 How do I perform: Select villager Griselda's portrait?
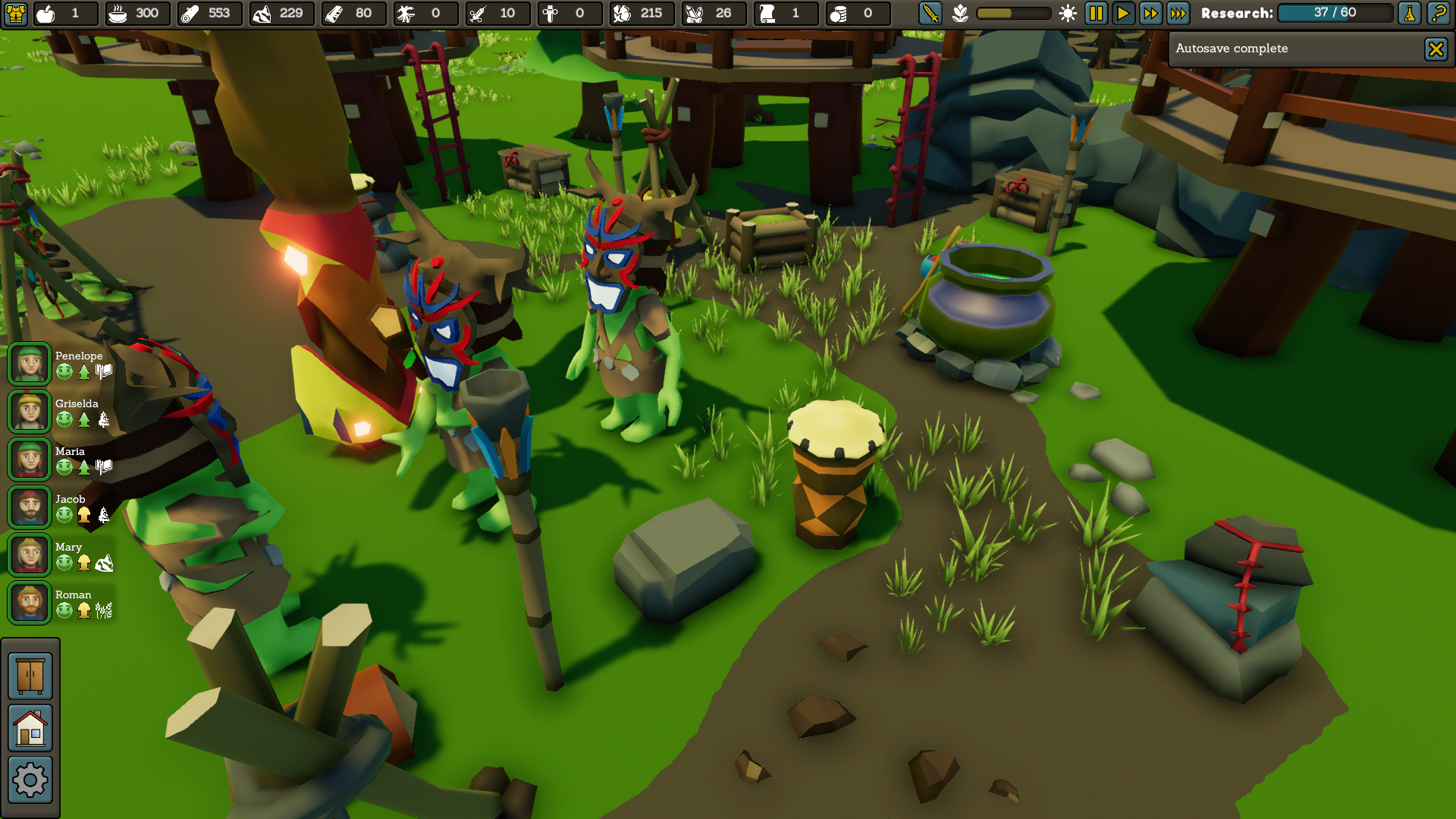pos(30,412)
